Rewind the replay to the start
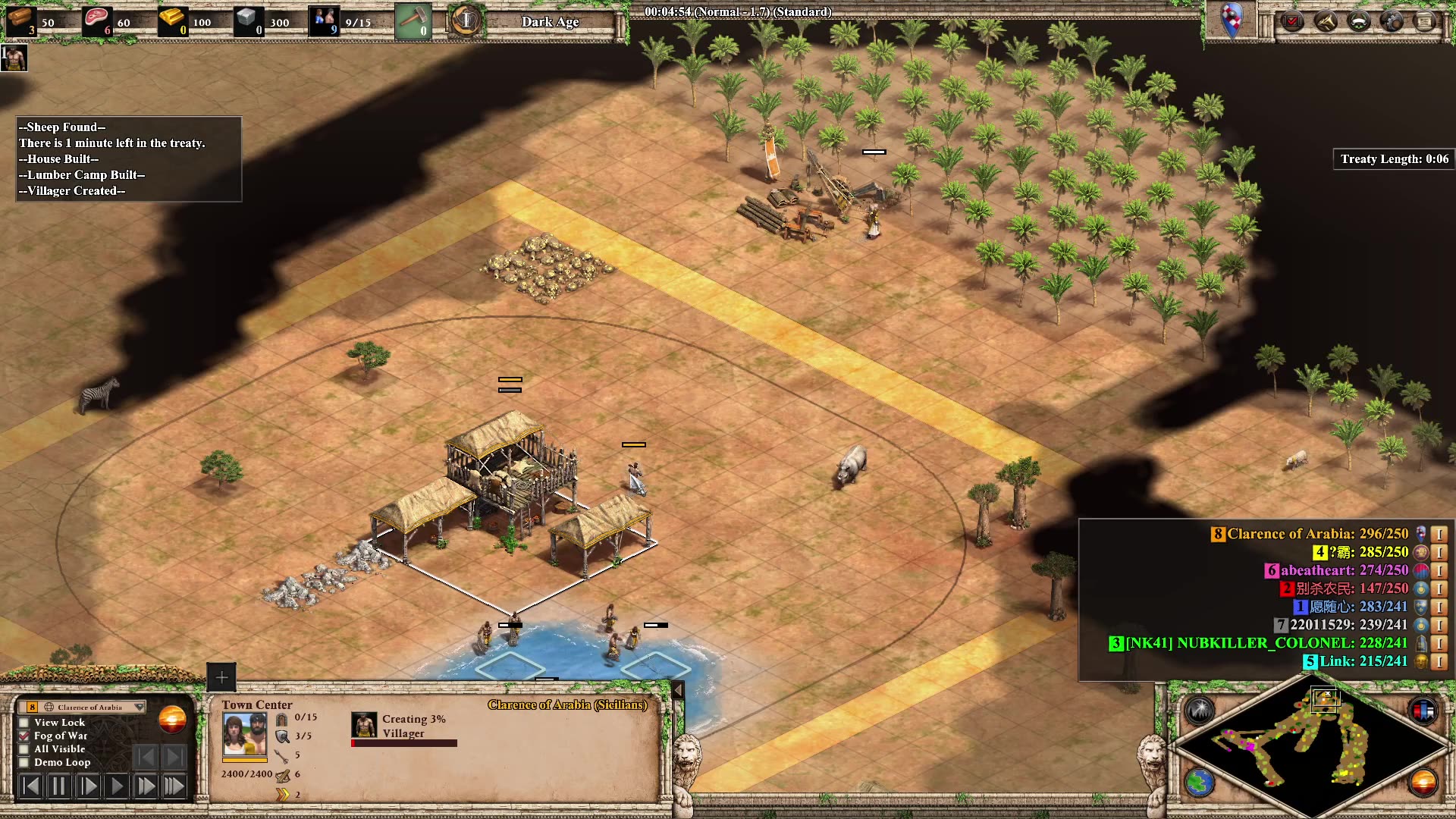 (x=30, y=786)
